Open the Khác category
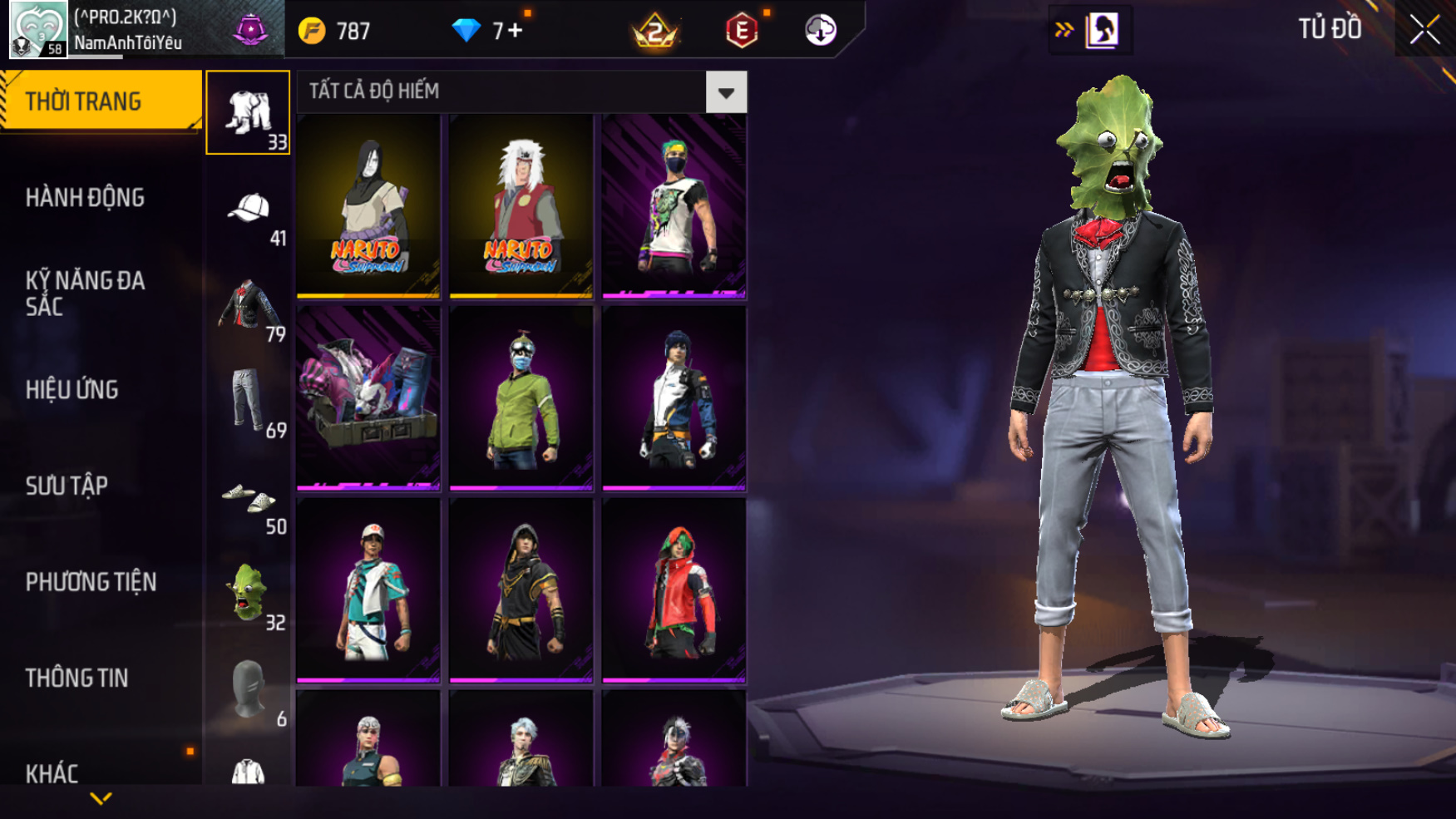The image size is (1456, 819). (x=52, y=773)
